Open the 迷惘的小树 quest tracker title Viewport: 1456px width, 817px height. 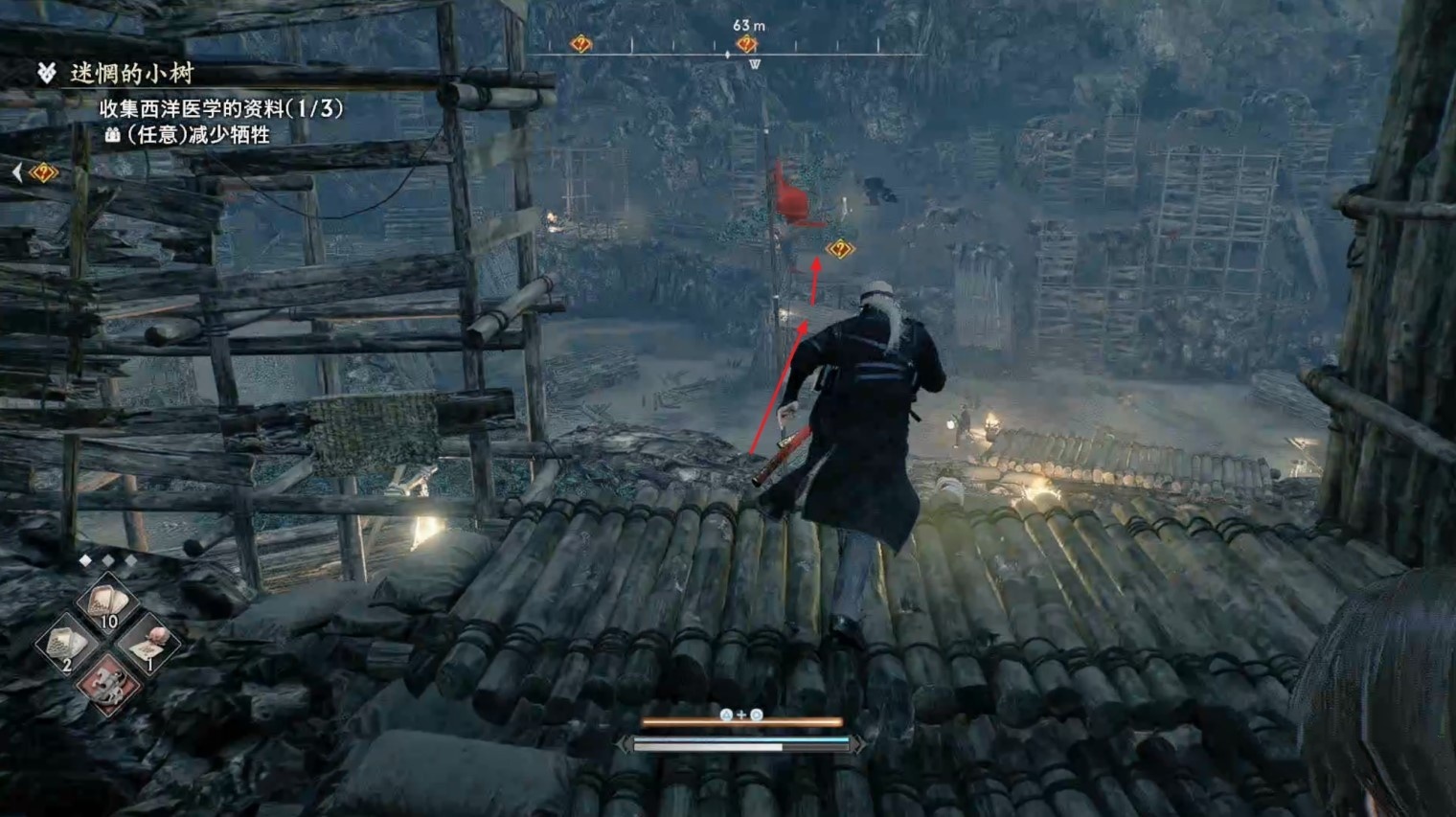click(131, 73)
